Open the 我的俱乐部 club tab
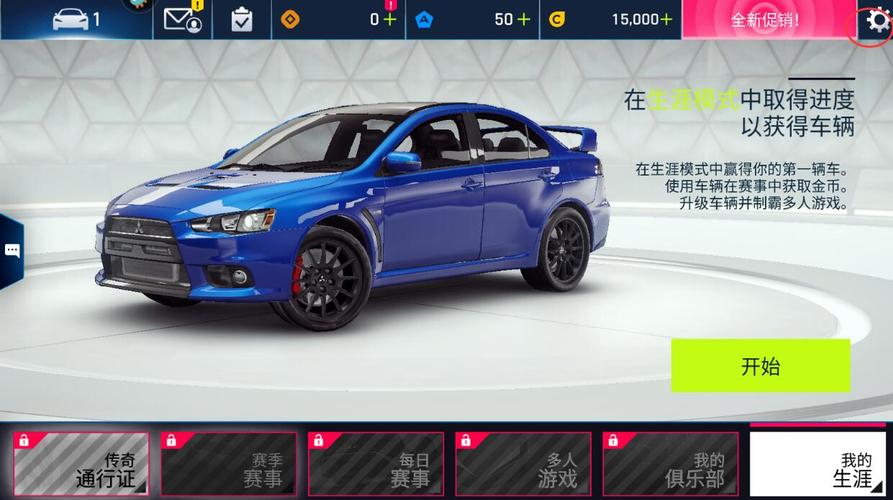 669,465
